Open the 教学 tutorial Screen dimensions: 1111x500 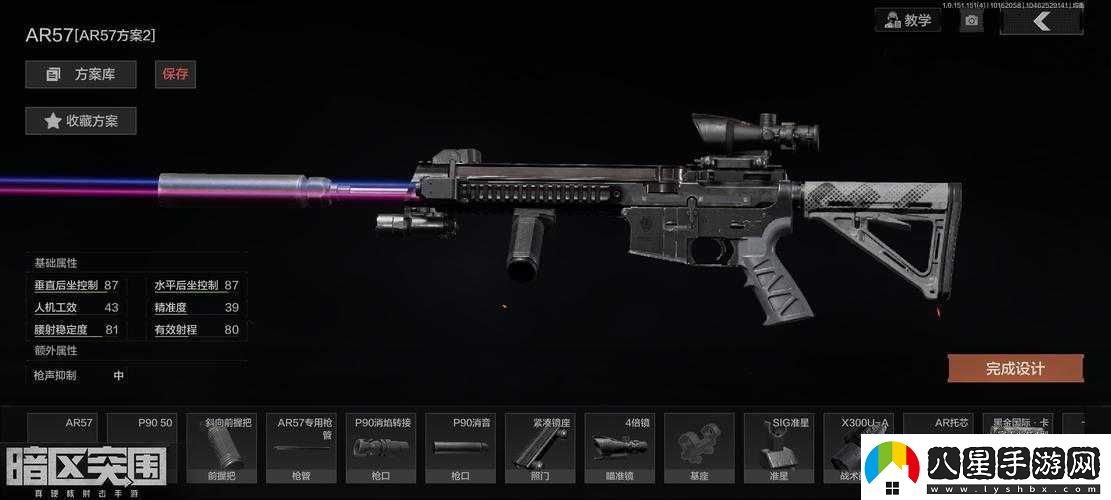(907, 20)
